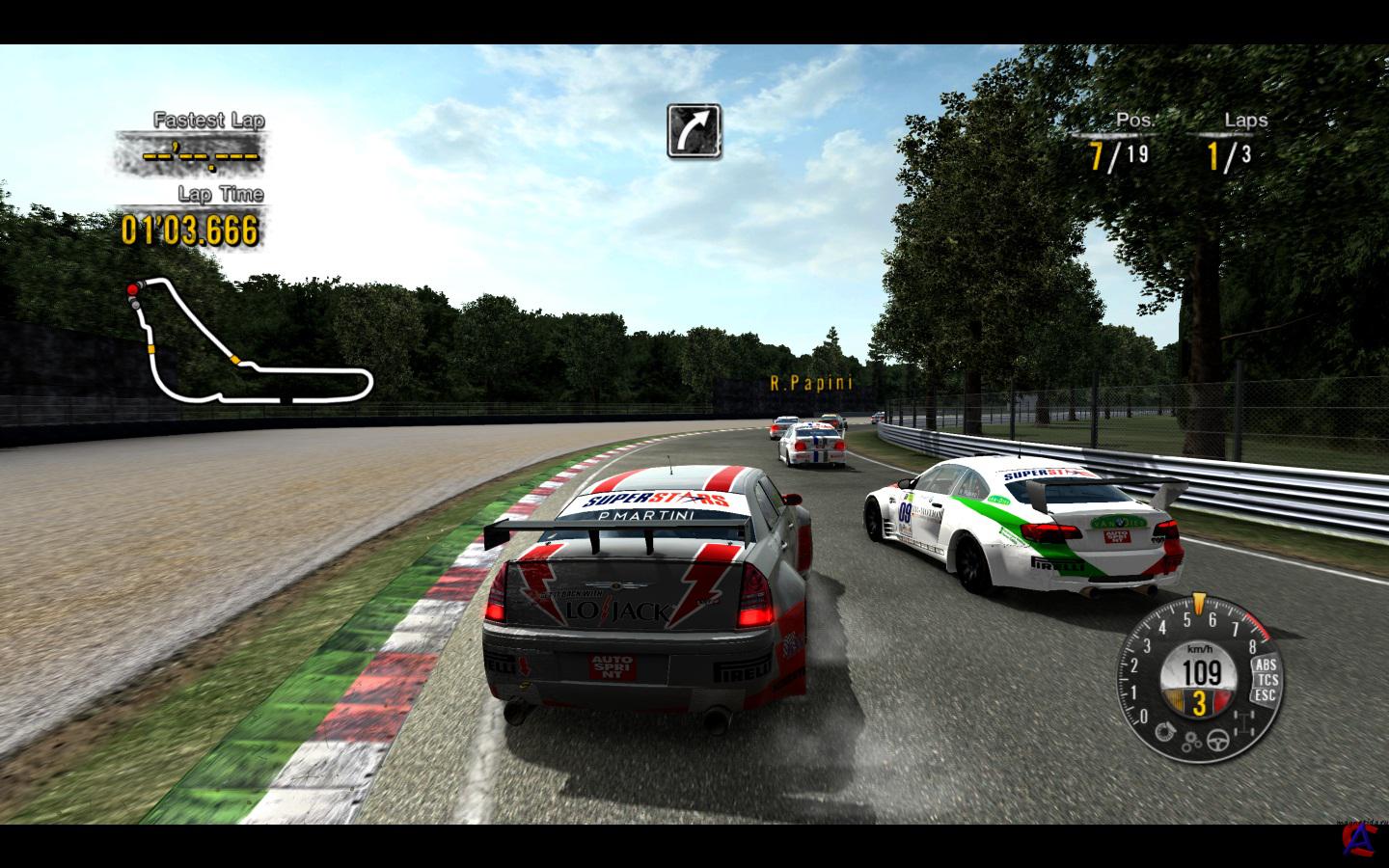The width and height of the screenshot is (1389, 868).
Task: Click the gears damage icon
Action: (x=1193, y=741)
